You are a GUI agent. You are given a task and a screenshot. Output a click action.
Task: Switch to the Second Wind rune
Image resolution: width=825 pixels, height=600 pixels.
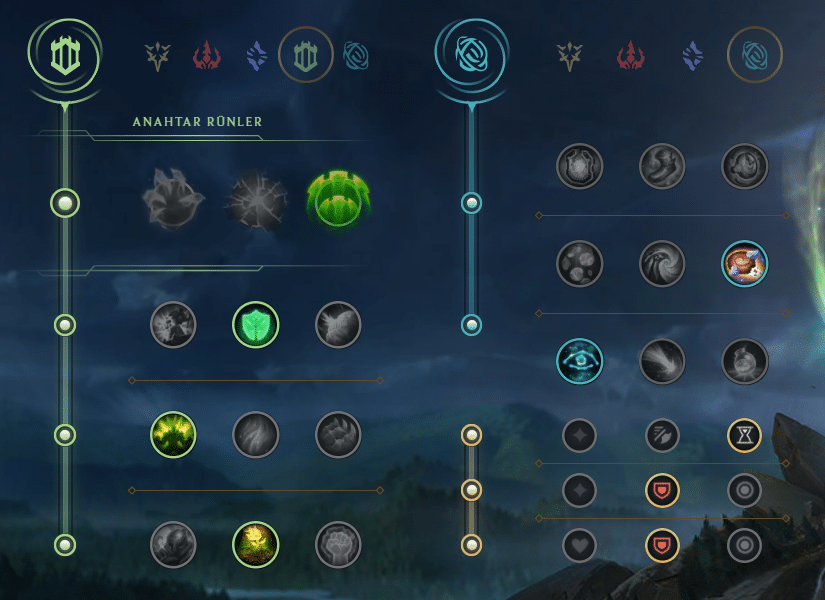(x=255, y=434)
